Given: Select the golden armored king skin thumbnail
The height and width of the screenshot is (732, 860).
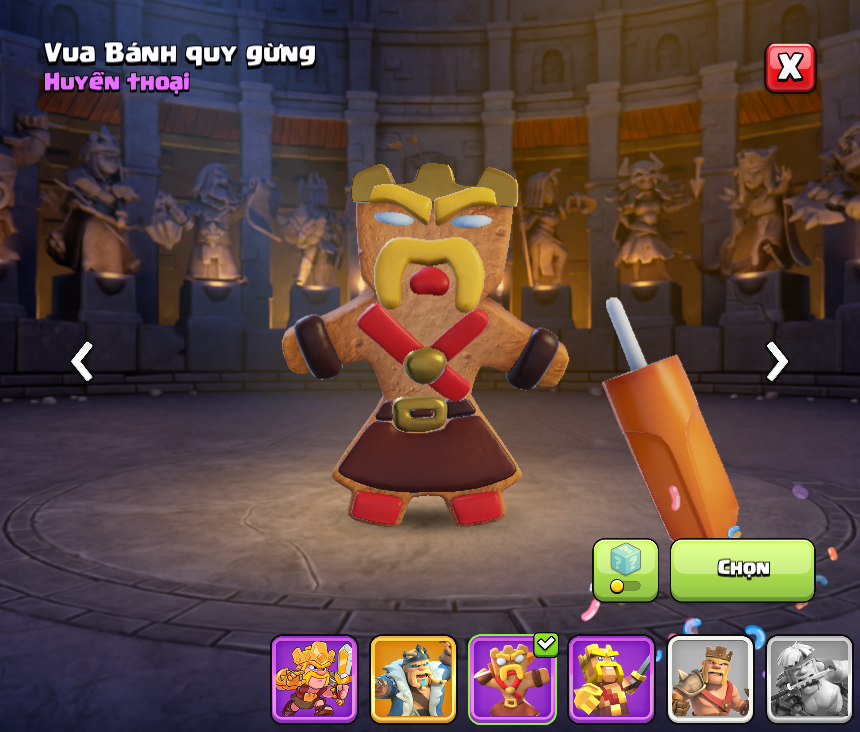Looking at the screenshot, I should [611, 679].
